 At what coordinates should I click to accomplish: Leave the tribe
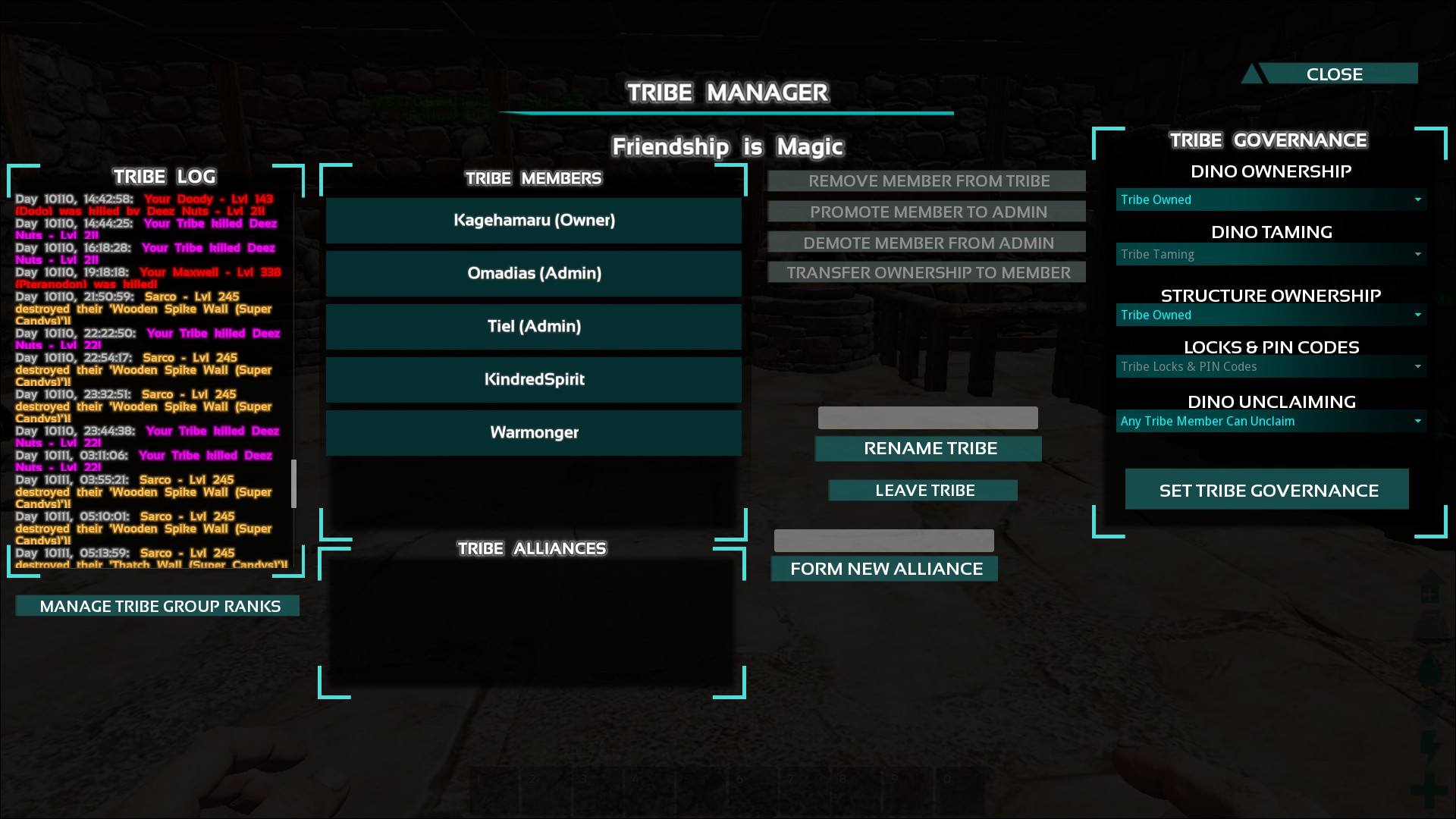924,491
